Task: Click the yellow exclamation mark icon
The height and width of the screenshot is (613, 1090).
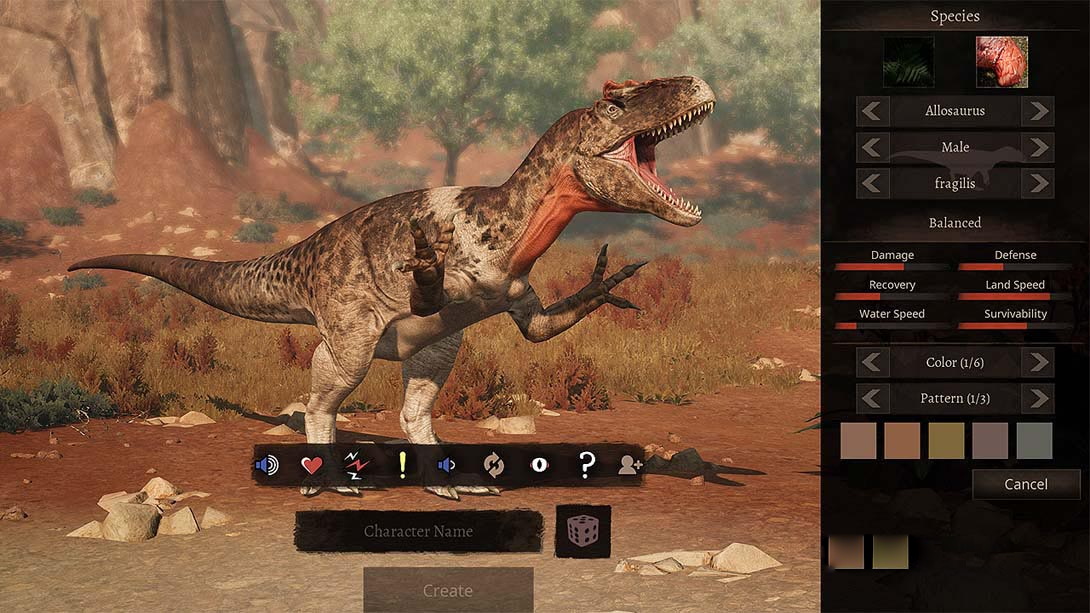Action: point(402,465)
